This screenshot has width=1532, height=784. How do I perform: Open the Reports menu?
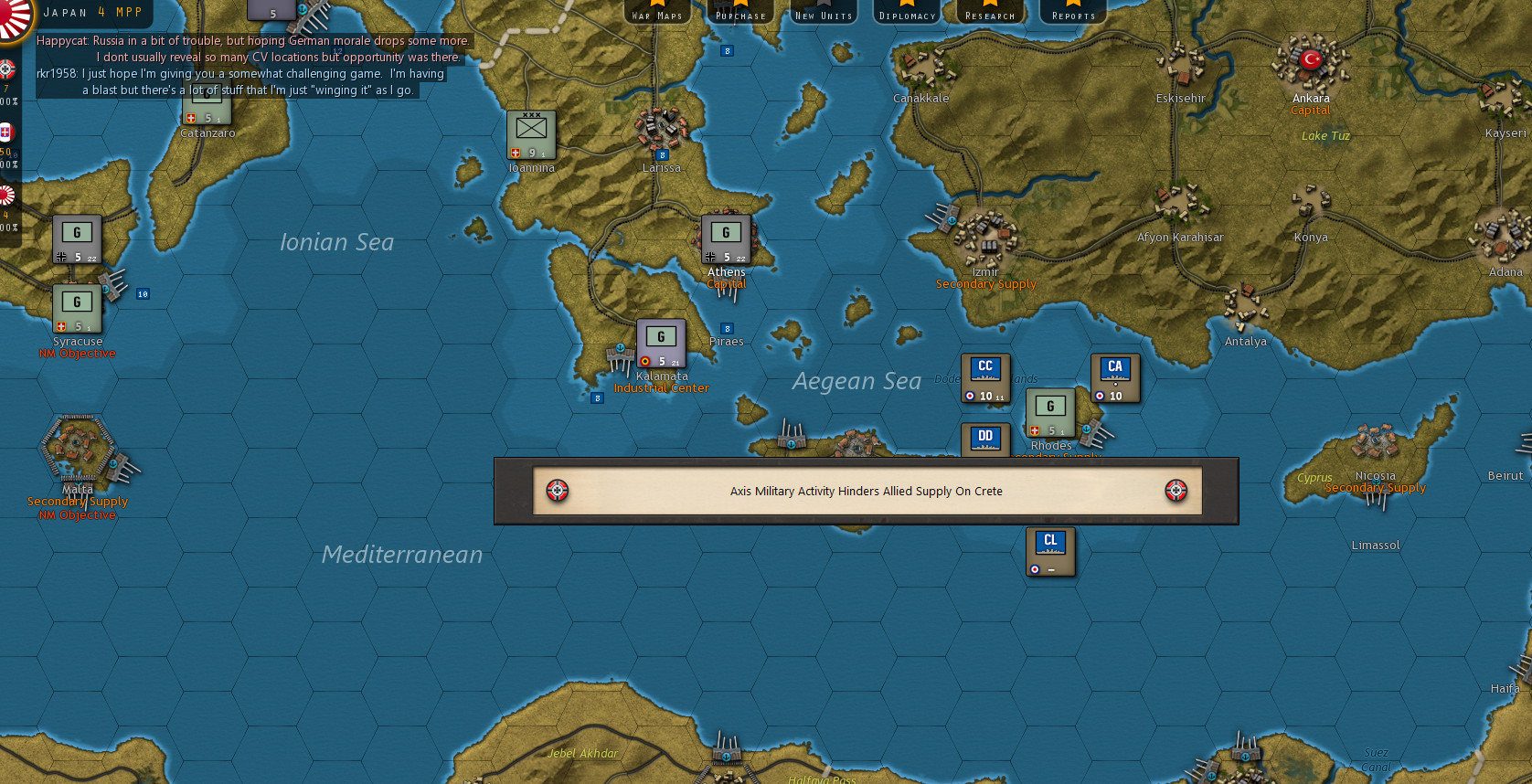point(1071,13)
